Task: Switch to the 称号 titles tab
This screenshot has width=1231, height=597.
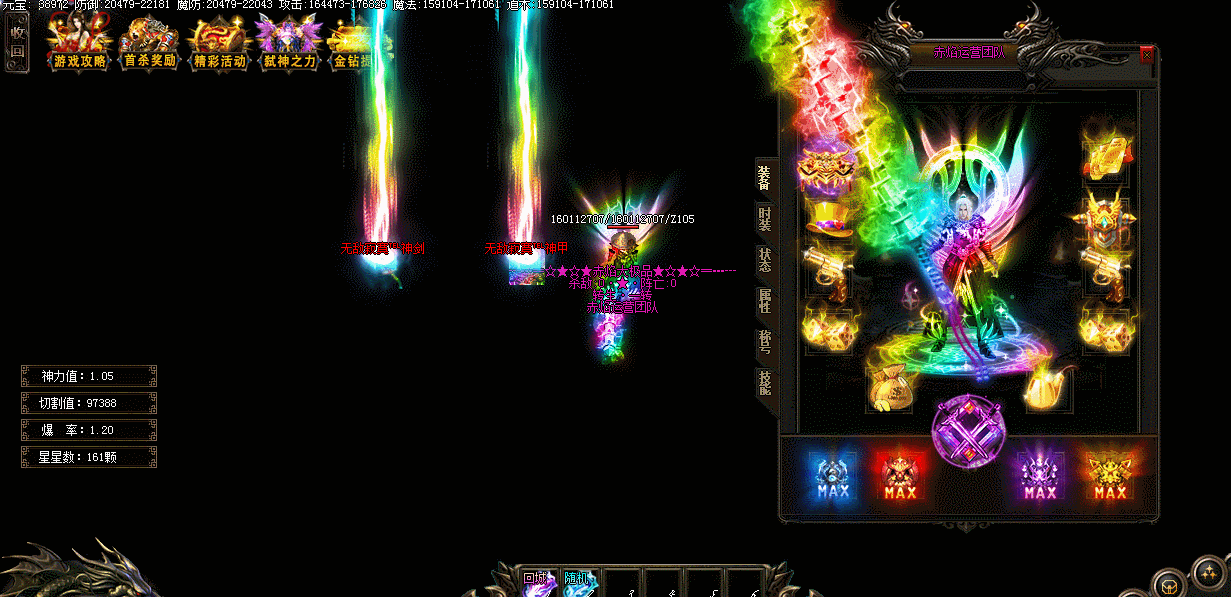Action: click(x=764, y=343)
